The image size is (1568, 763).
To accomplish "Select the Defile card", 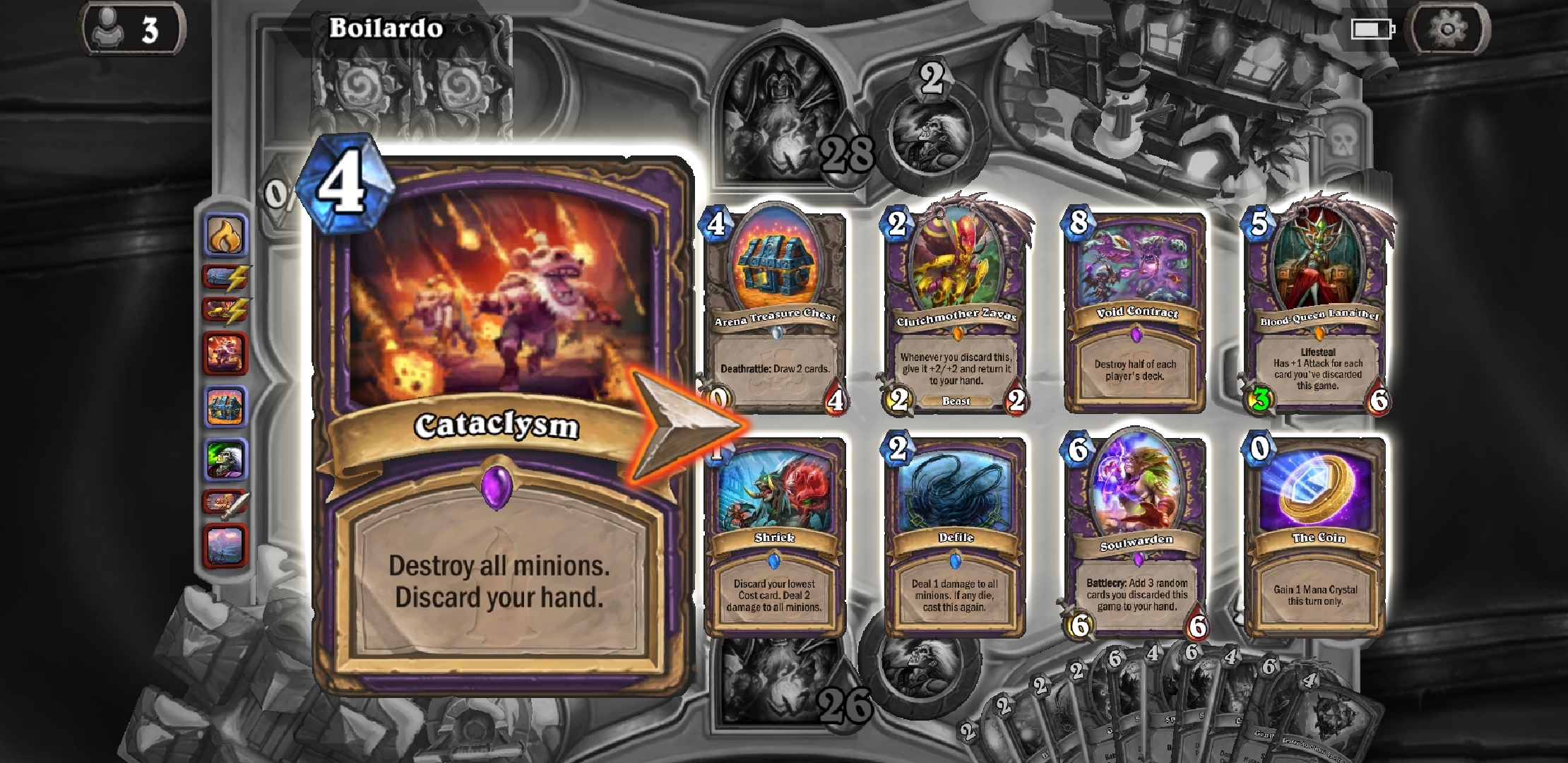I will point(952,537).
